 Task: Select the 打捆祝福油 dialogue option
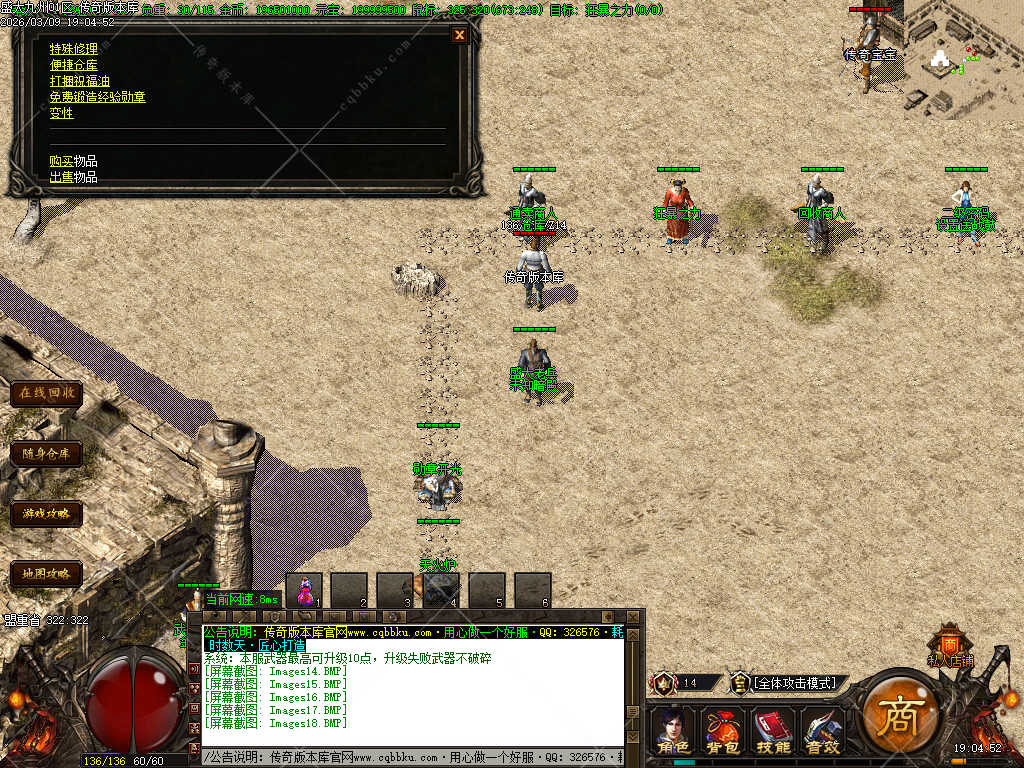[x=80, y=81]
